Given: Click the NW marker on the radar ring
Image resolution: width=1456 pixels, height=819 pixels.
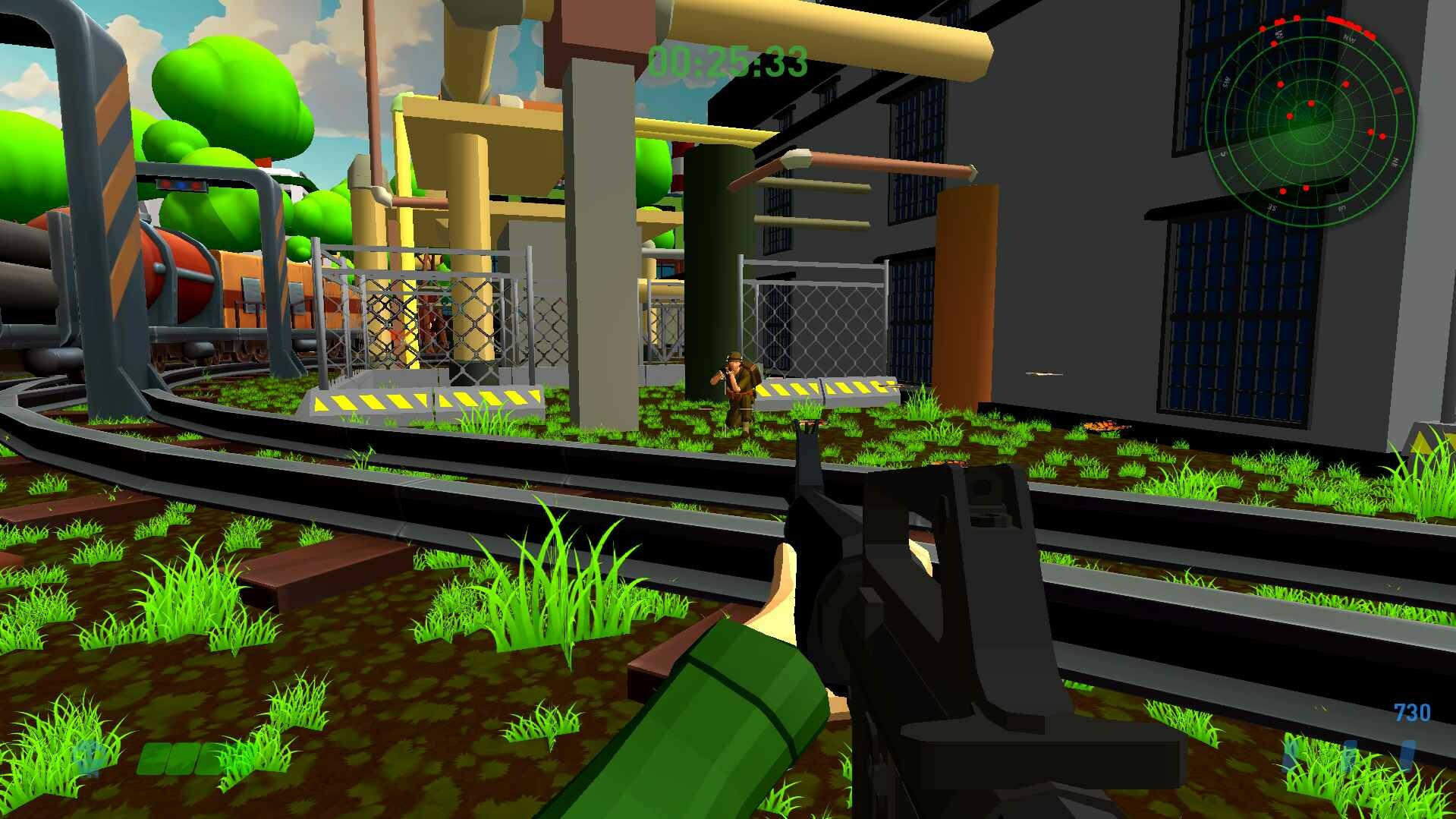Looking at the screenshot, I should (x=1350, y=37).
